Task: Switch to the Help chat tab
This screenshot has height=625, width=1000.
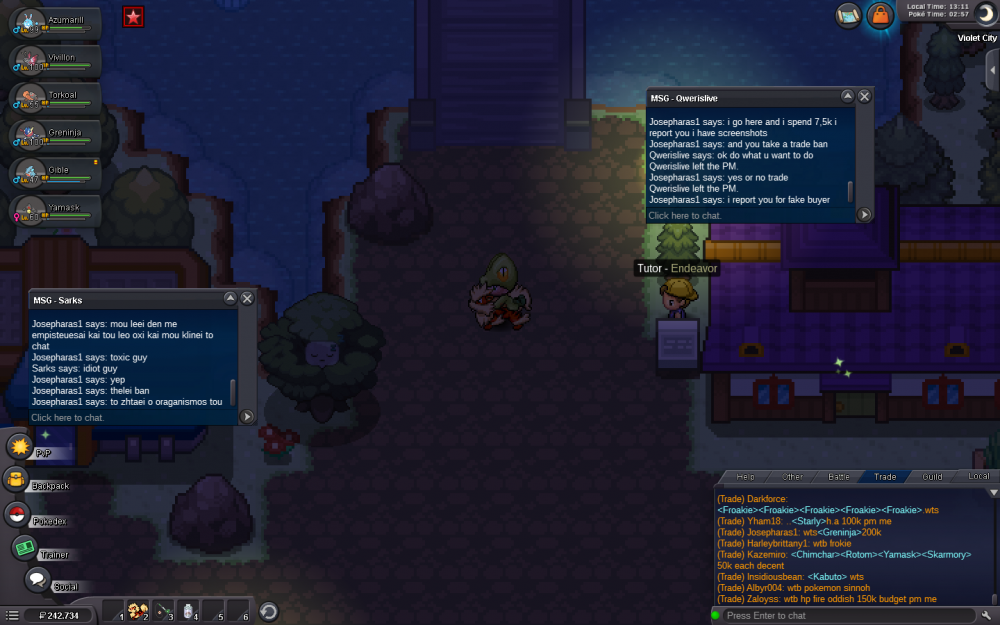Action: [x=745, y=477]
